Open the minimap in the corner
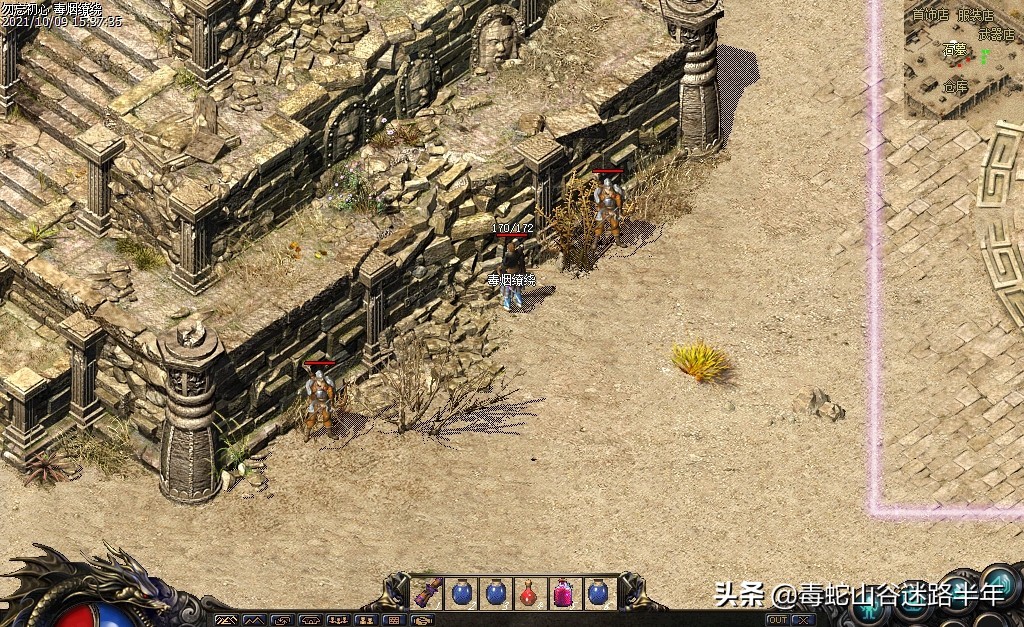 pos(962,60)
